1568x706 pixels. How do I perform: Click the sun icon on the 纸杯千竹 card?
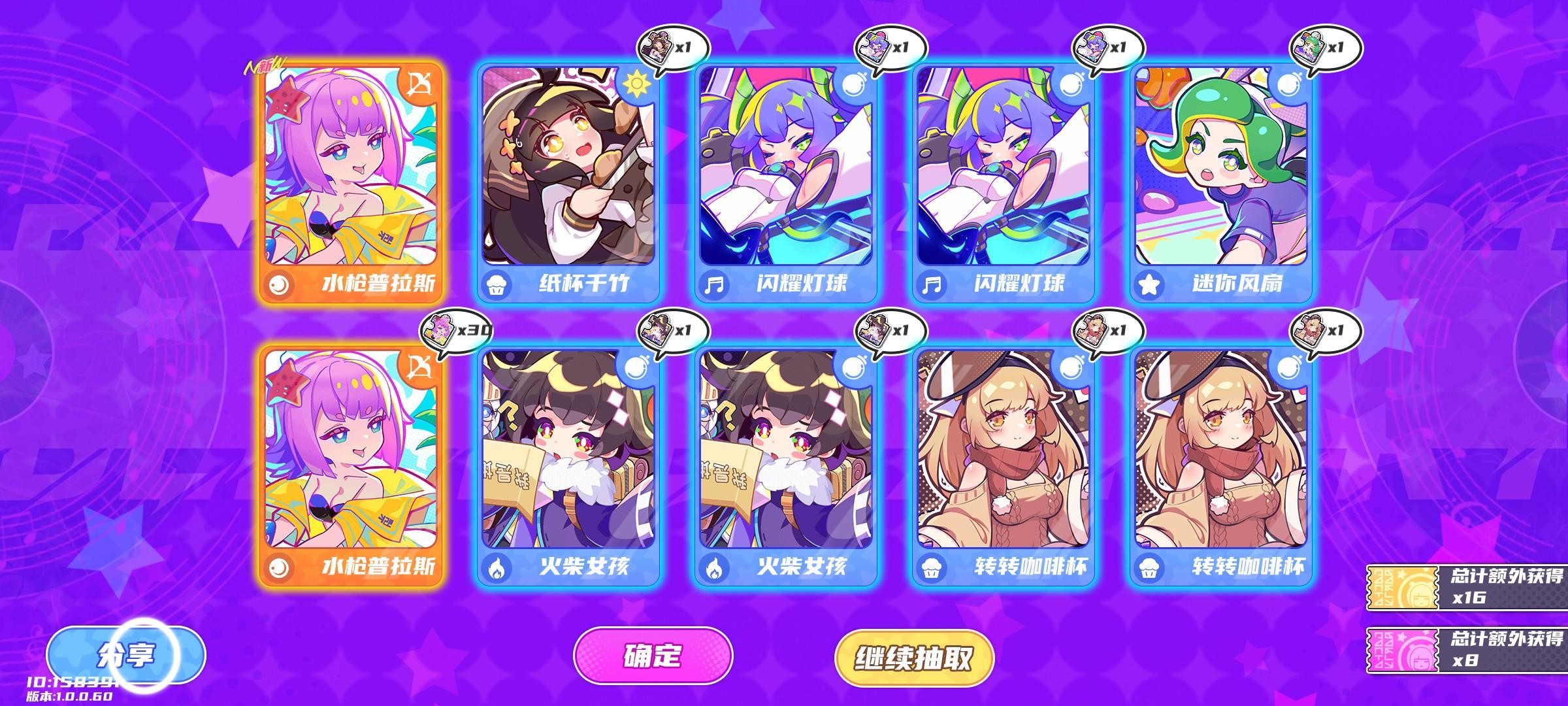click(x=638, y=84)
